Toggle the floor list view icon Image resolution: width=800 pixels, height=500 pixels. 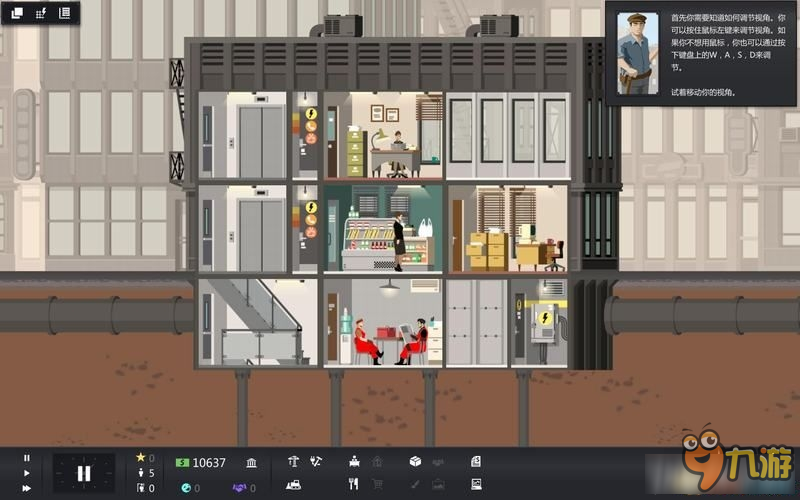[x=65, y=13]
